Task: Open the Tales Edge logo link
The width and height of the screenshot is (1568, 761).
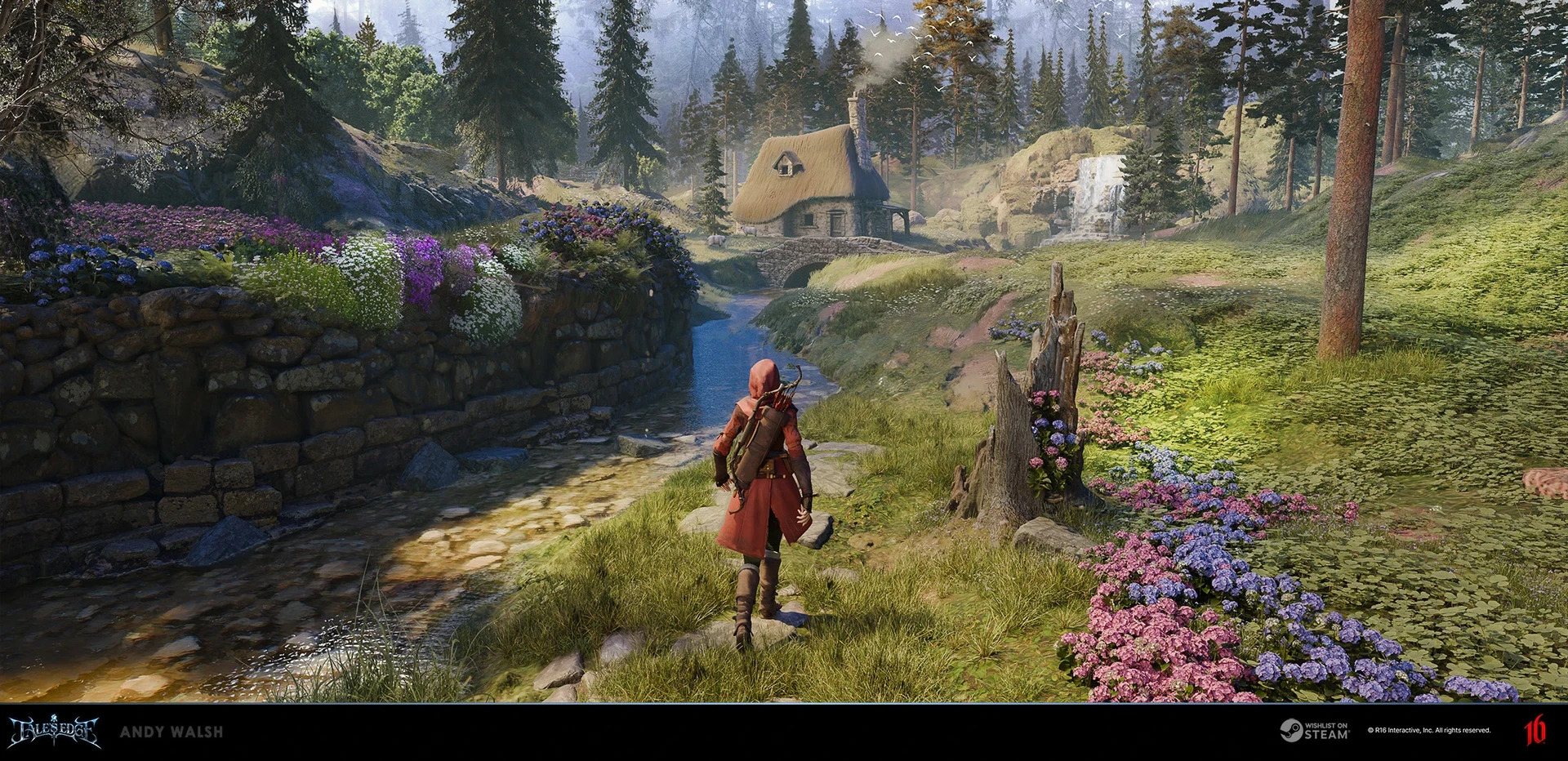Action: point(55,732)
